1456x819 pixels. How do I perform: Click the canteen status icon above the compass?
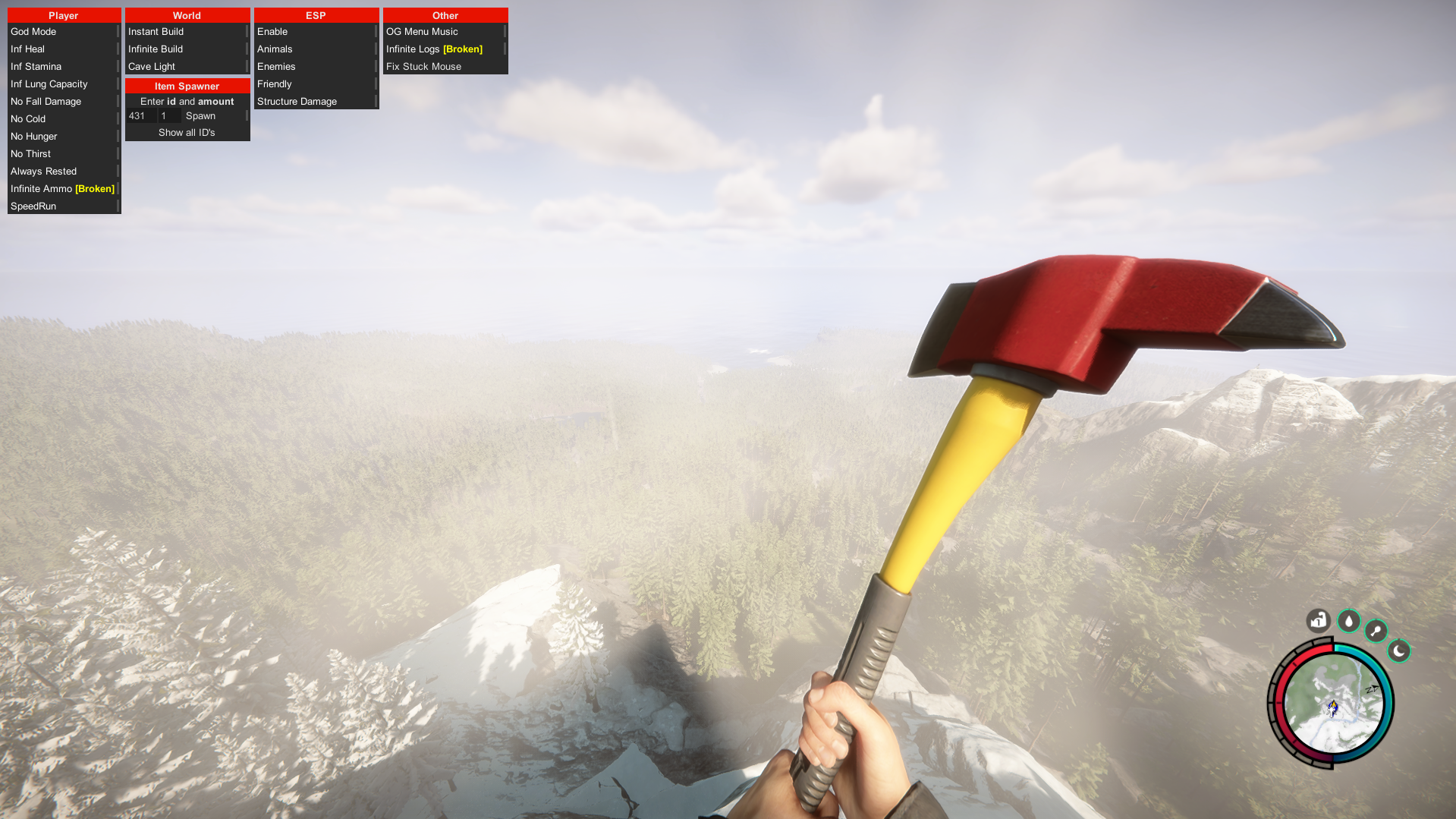coord(1318,621)
